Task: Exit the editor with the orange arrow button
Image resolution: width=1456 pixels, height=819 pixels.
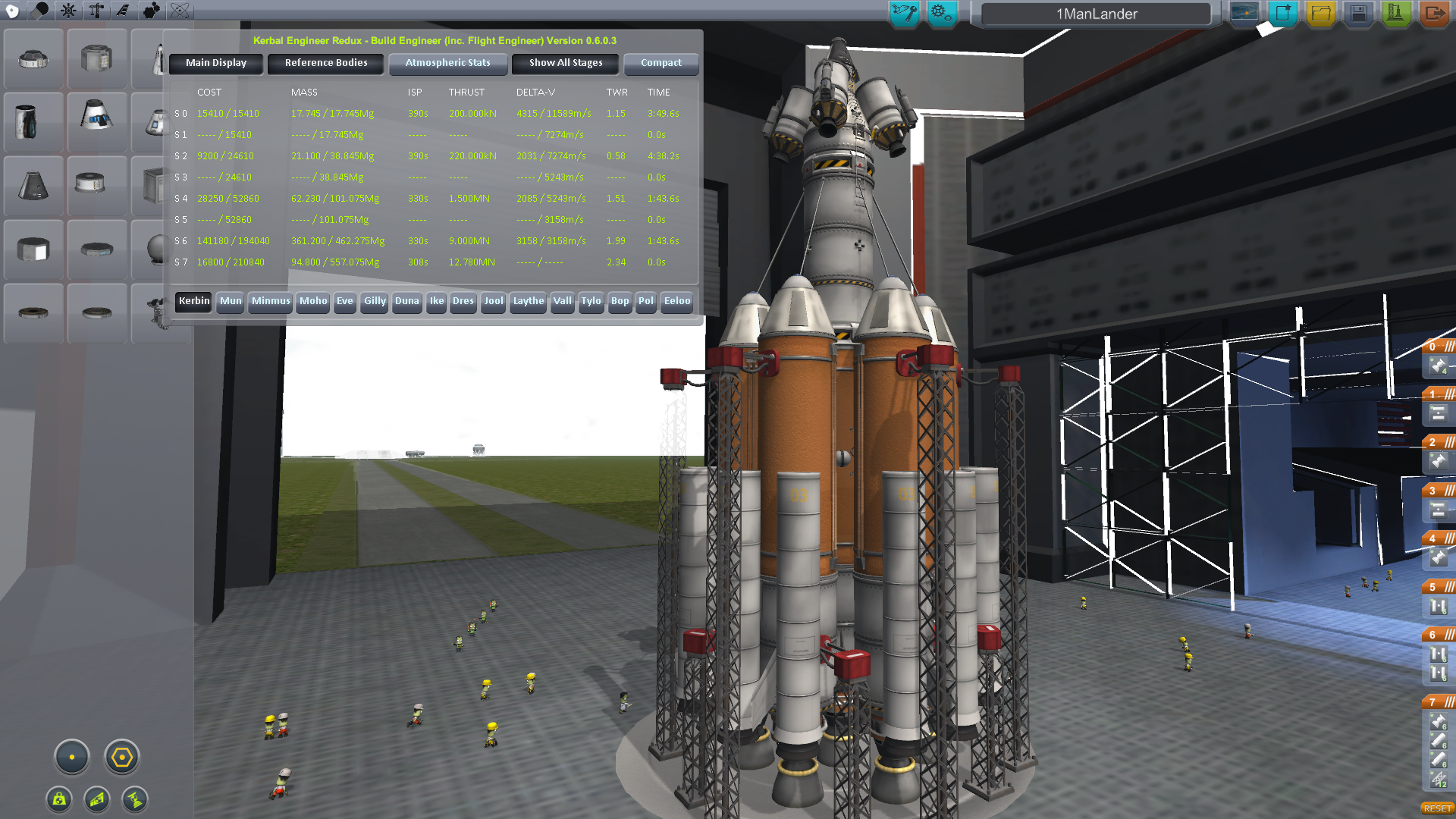Action: (1434, 13)
